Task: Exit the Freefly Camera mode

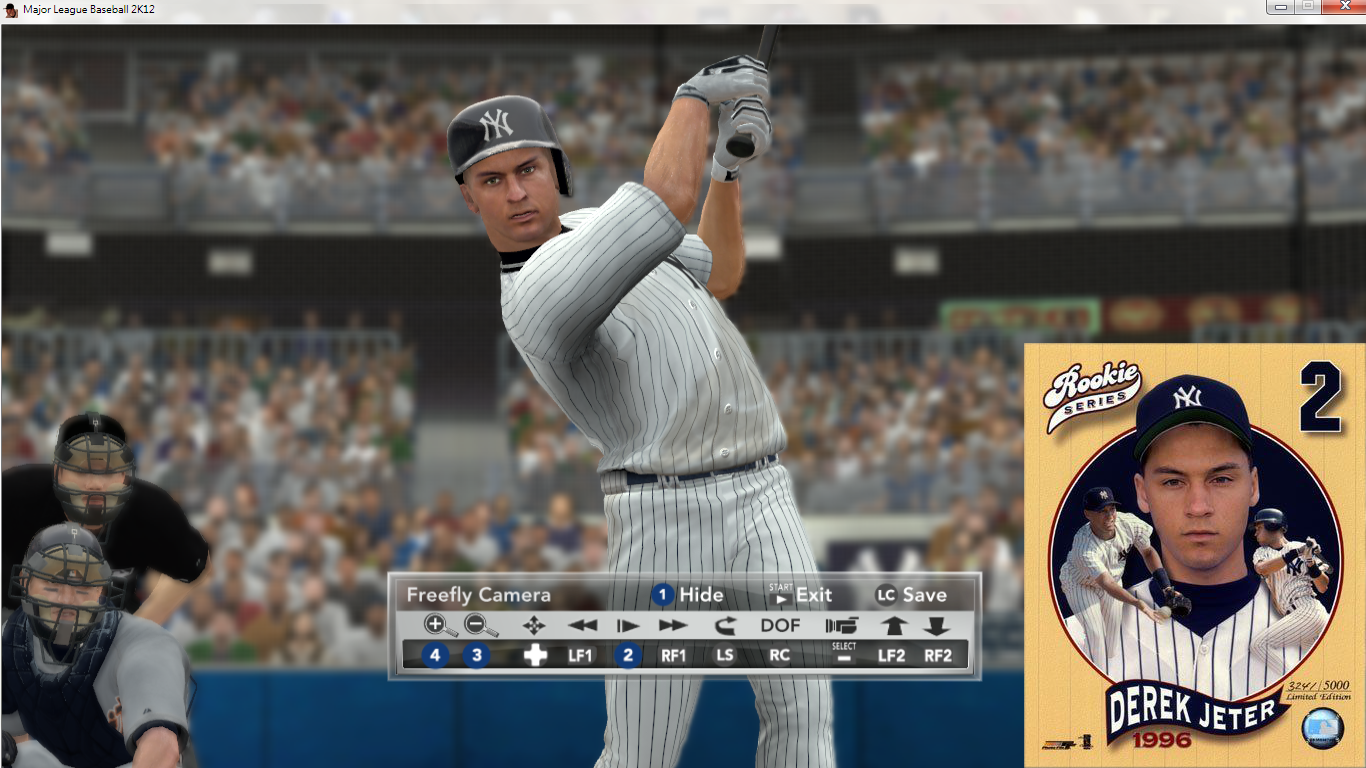Action: tap(801, 595)
